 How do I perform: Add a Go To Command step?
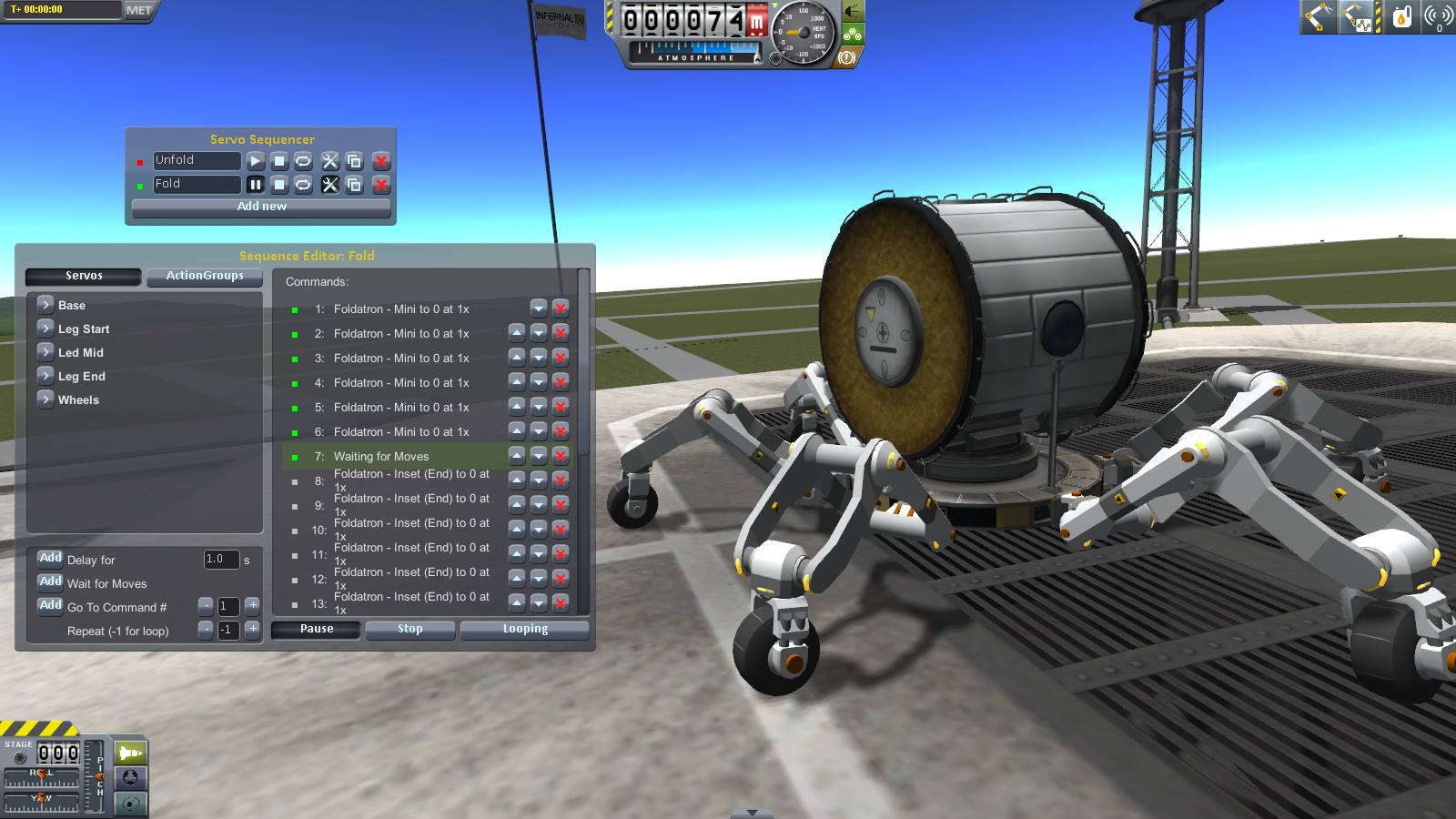pyautogui.click(x=50, y=605)
